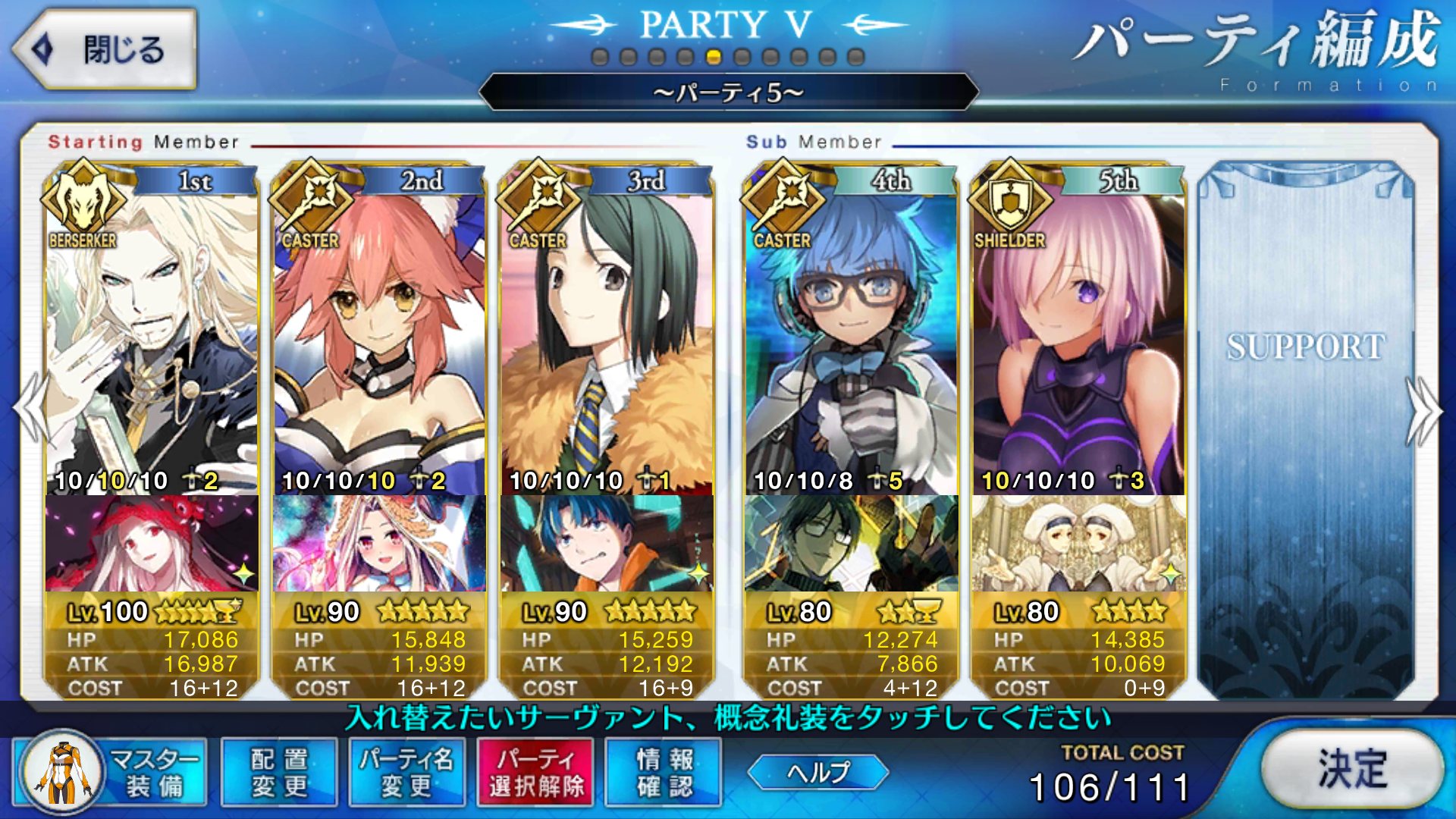Image resolution: width=1456 pixels, height=819 pixels.
Task: Clear the party with パーティ選択解除
Action: coord(536,772)
